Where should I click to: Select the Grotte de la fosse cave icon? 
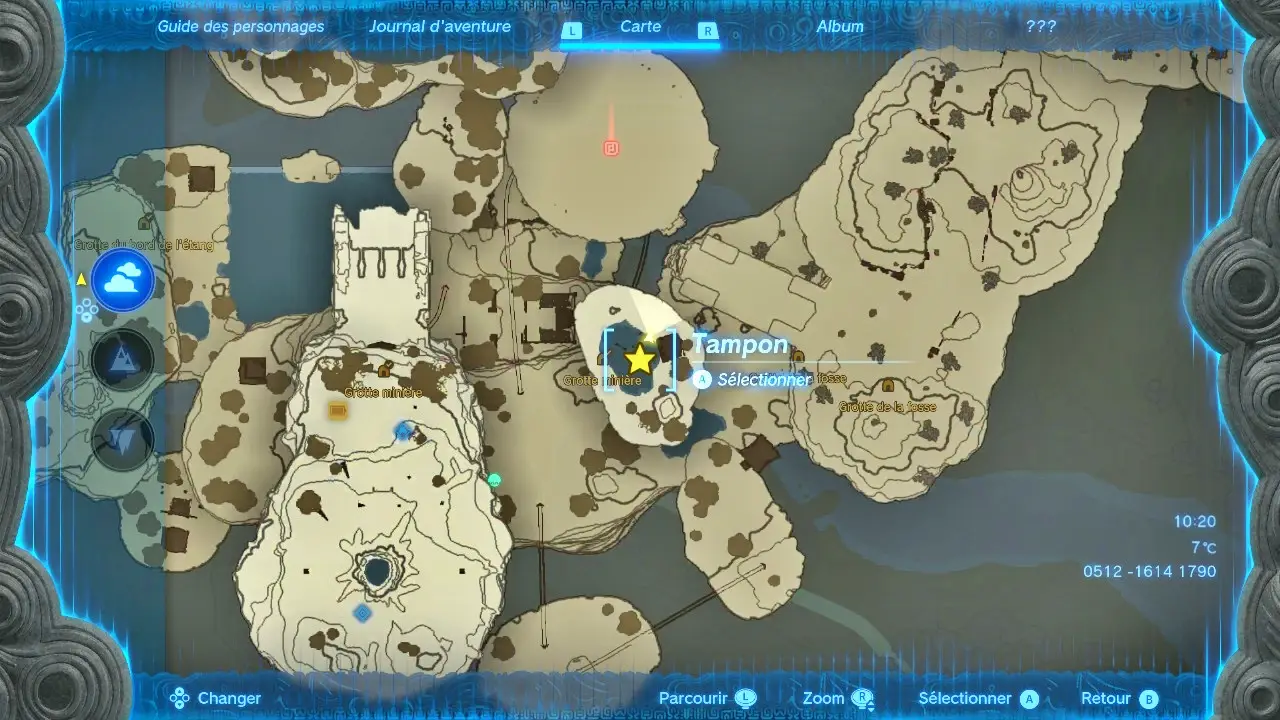click(887, 386)
